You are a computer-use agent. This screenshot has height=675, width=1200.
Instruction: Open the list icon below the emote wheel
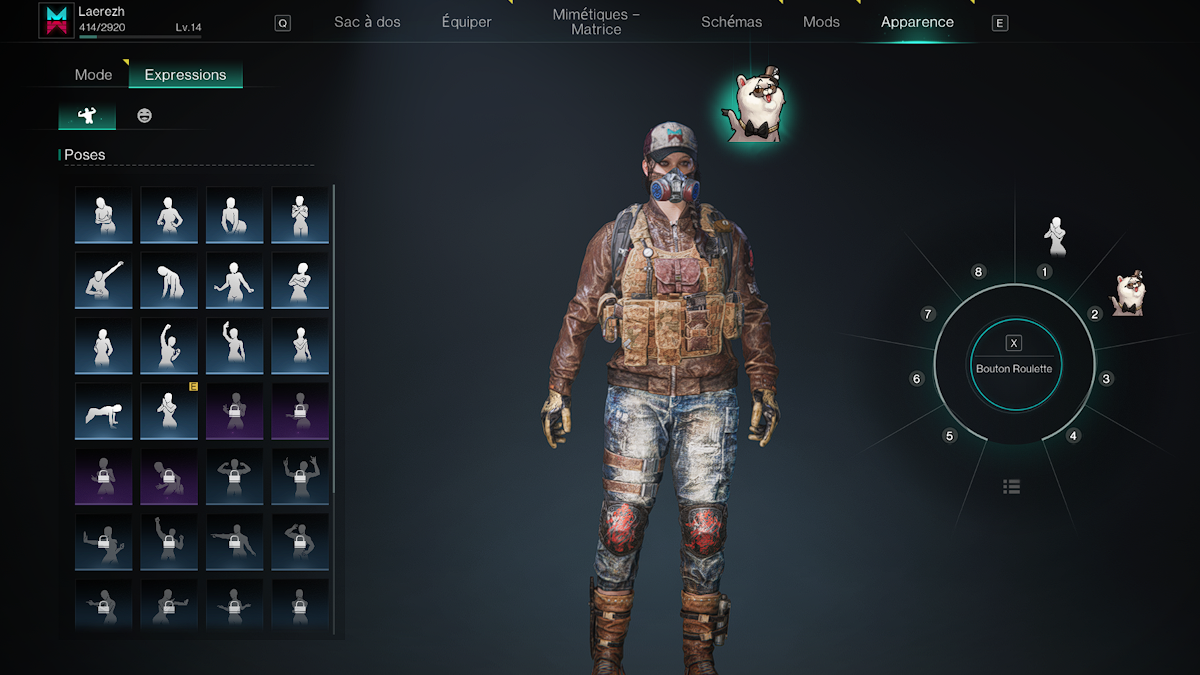(1012, 487)
